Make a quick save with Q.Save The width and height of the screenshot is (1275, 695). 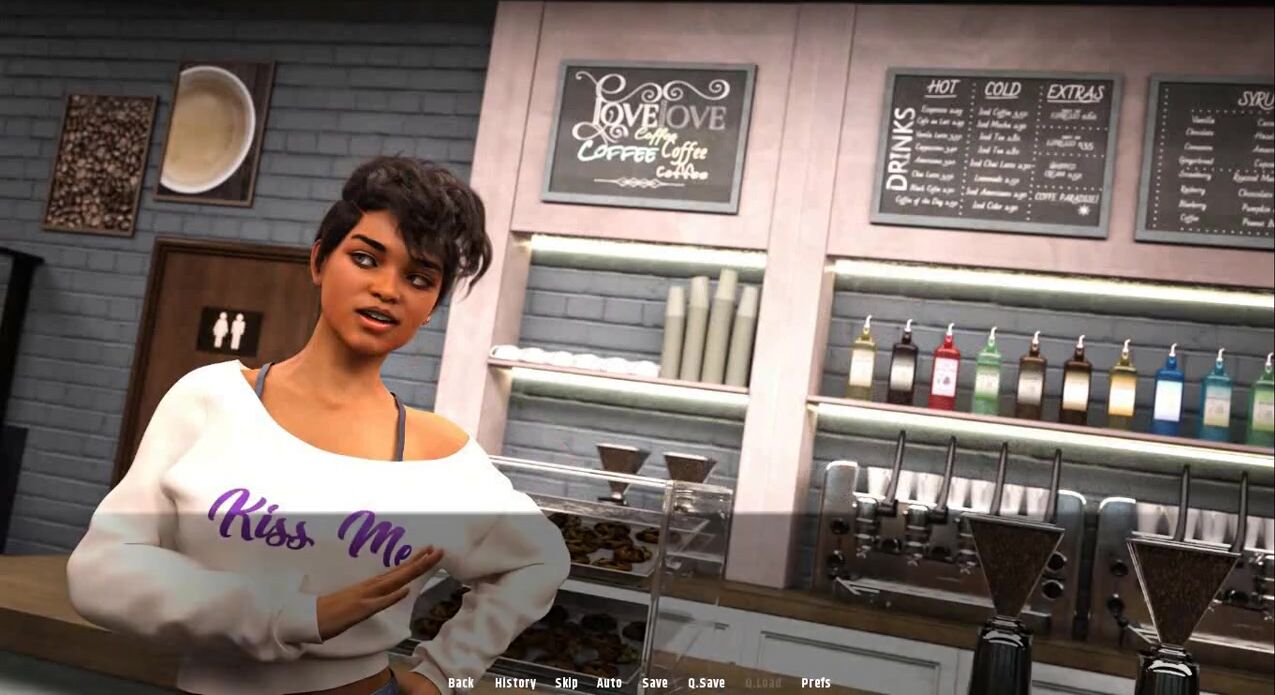click(706, 683)
